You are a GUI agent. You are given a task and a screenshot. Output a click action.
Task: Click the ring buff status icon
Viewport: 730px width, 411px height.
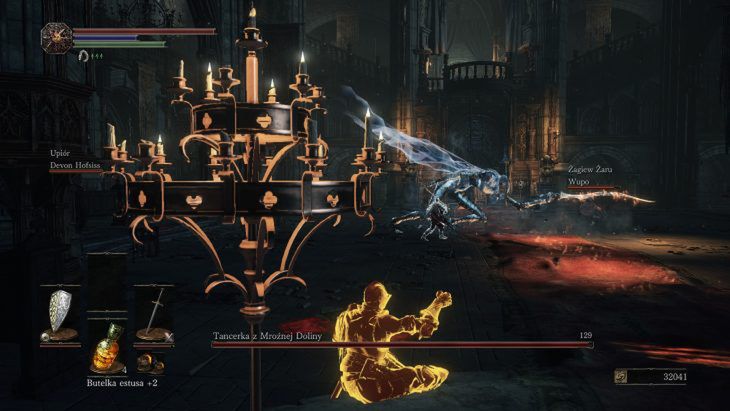pos(85,56)
